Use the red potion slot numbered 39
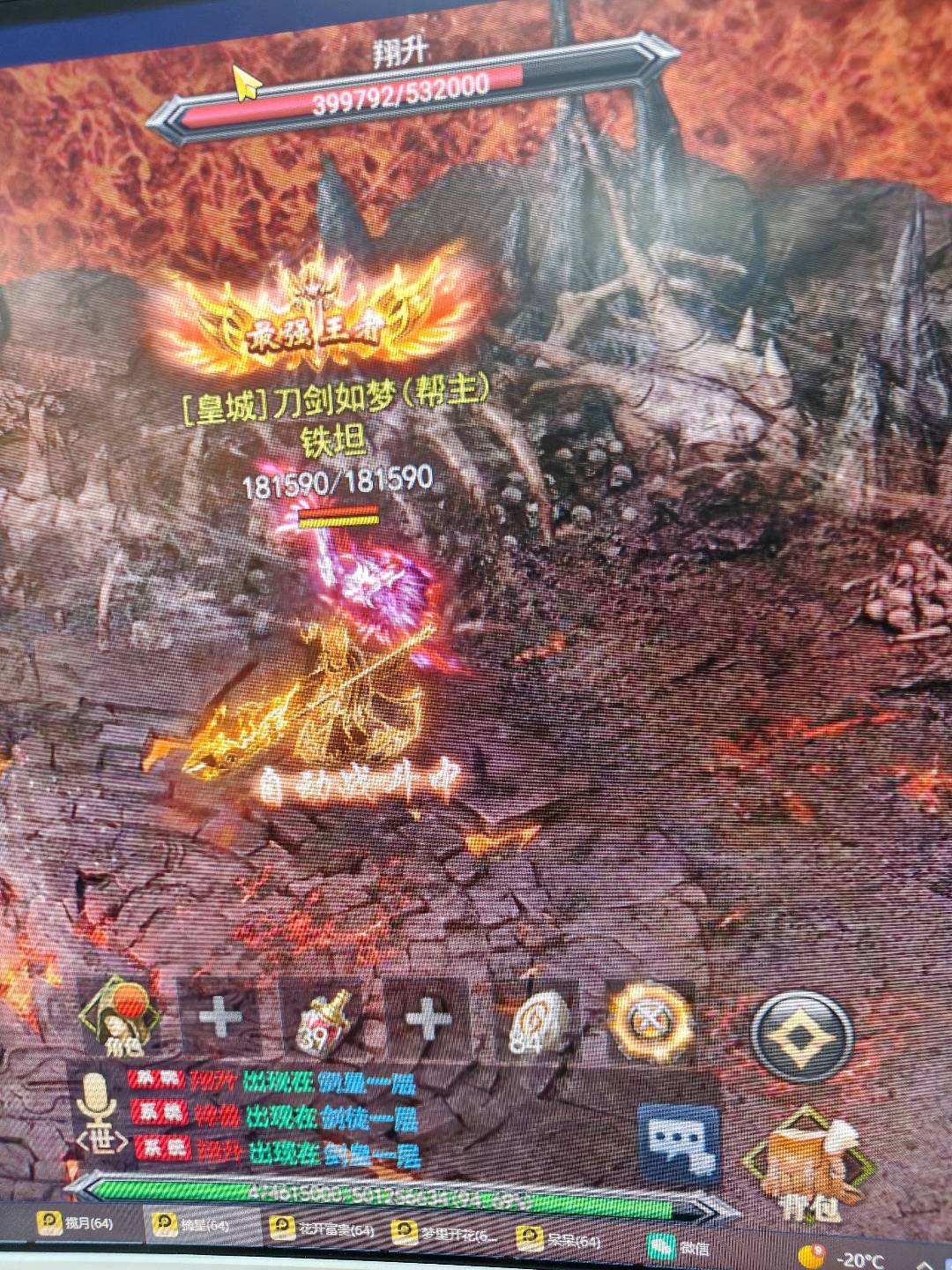The image size is (952, 1270). pyautogui.click(x=324, y=1020)
